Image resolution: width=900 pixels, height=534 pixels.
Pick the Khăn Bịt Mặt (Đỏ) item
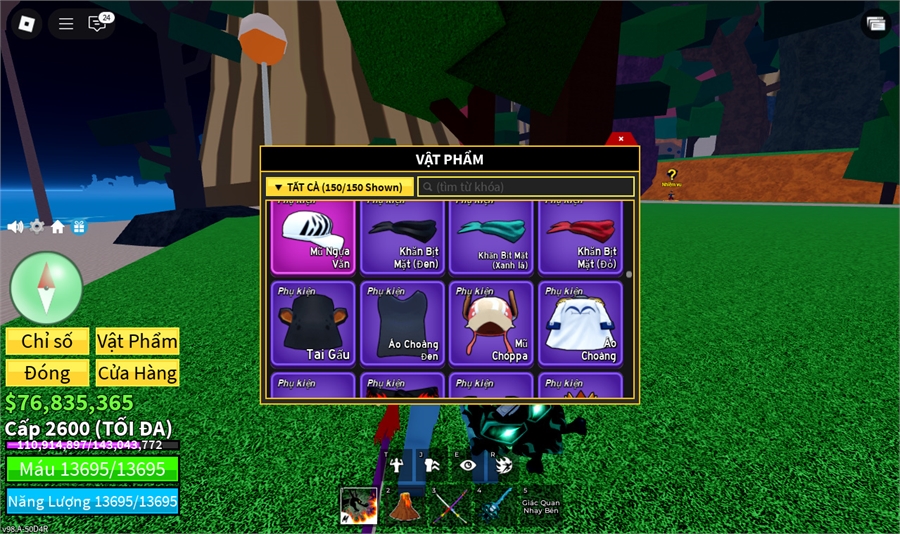(580, 236)
